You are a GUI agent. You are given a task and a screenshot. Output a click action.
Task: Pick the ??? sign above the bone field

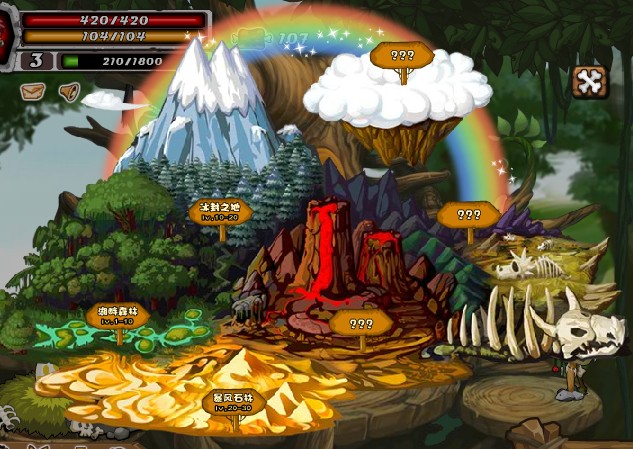[468, 214]
